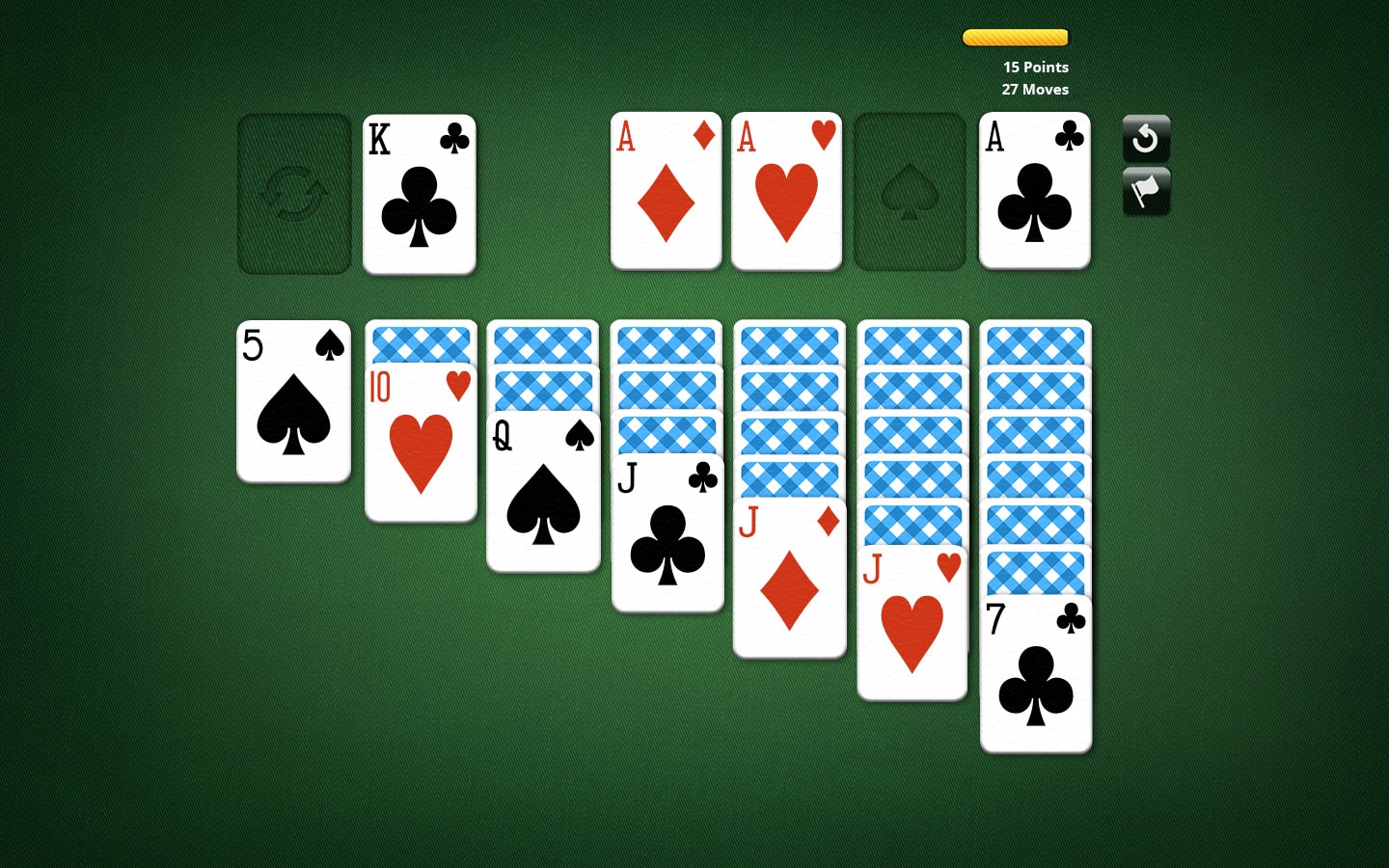Screen dimensions: 1389x868
Task: Click the flag icon to end the game
Action: pos(1146,190)
